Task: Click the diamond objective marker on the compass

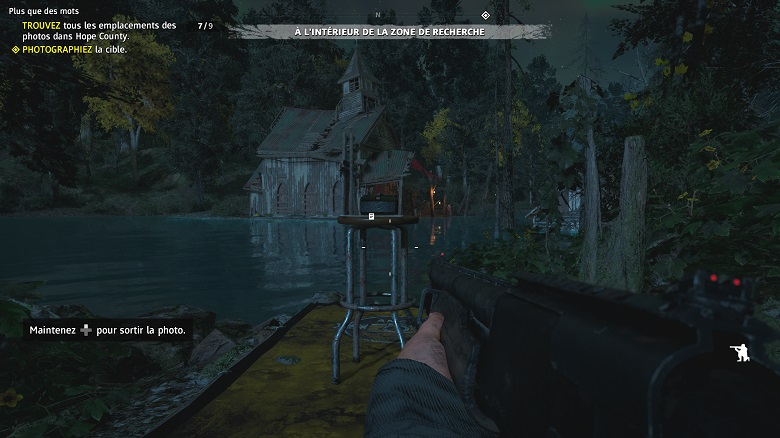Action: (485, 15)
